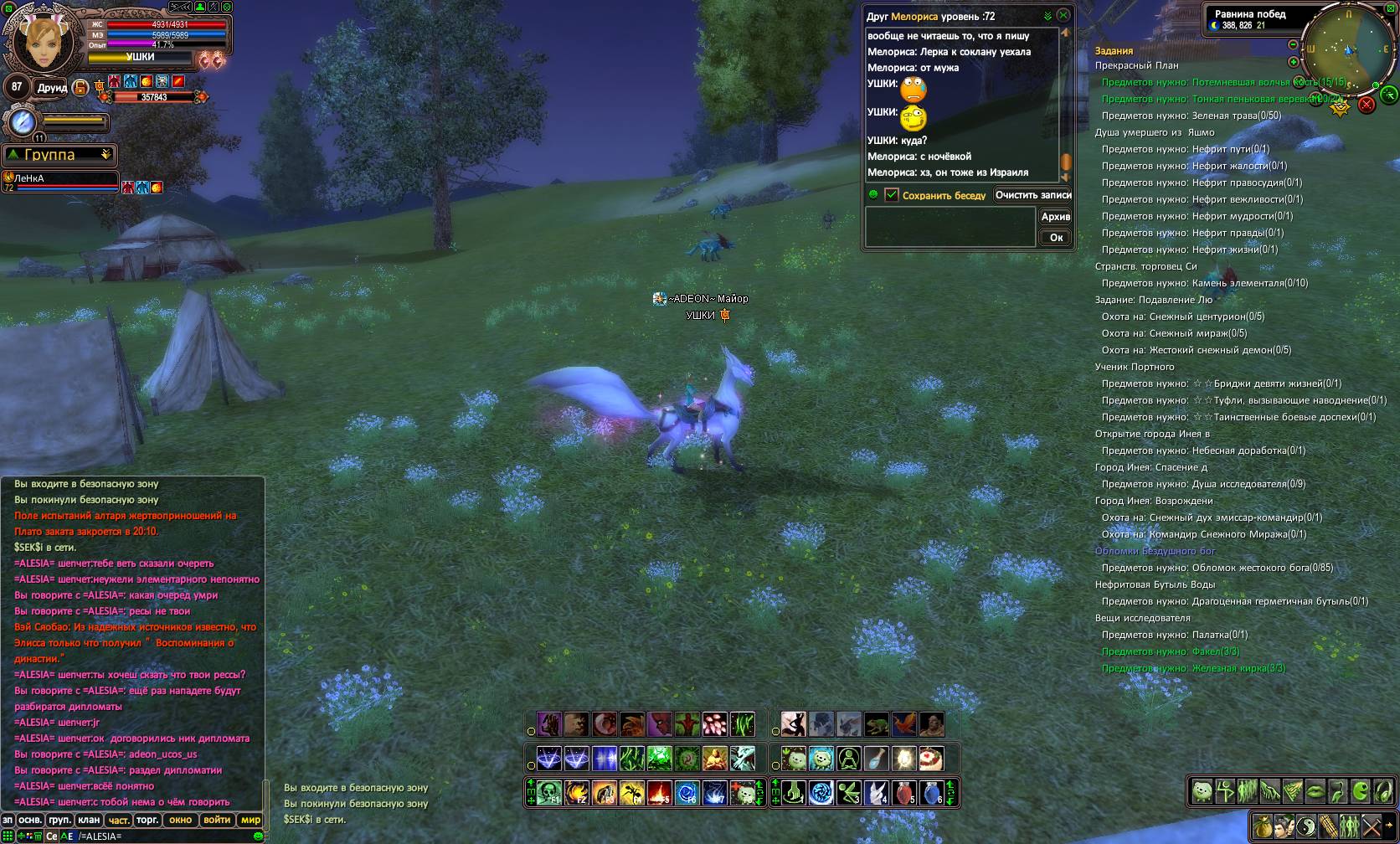This screenshot has width=1400, height=844.
Task: Open the мир chat tab
Action: coord(250,821)
